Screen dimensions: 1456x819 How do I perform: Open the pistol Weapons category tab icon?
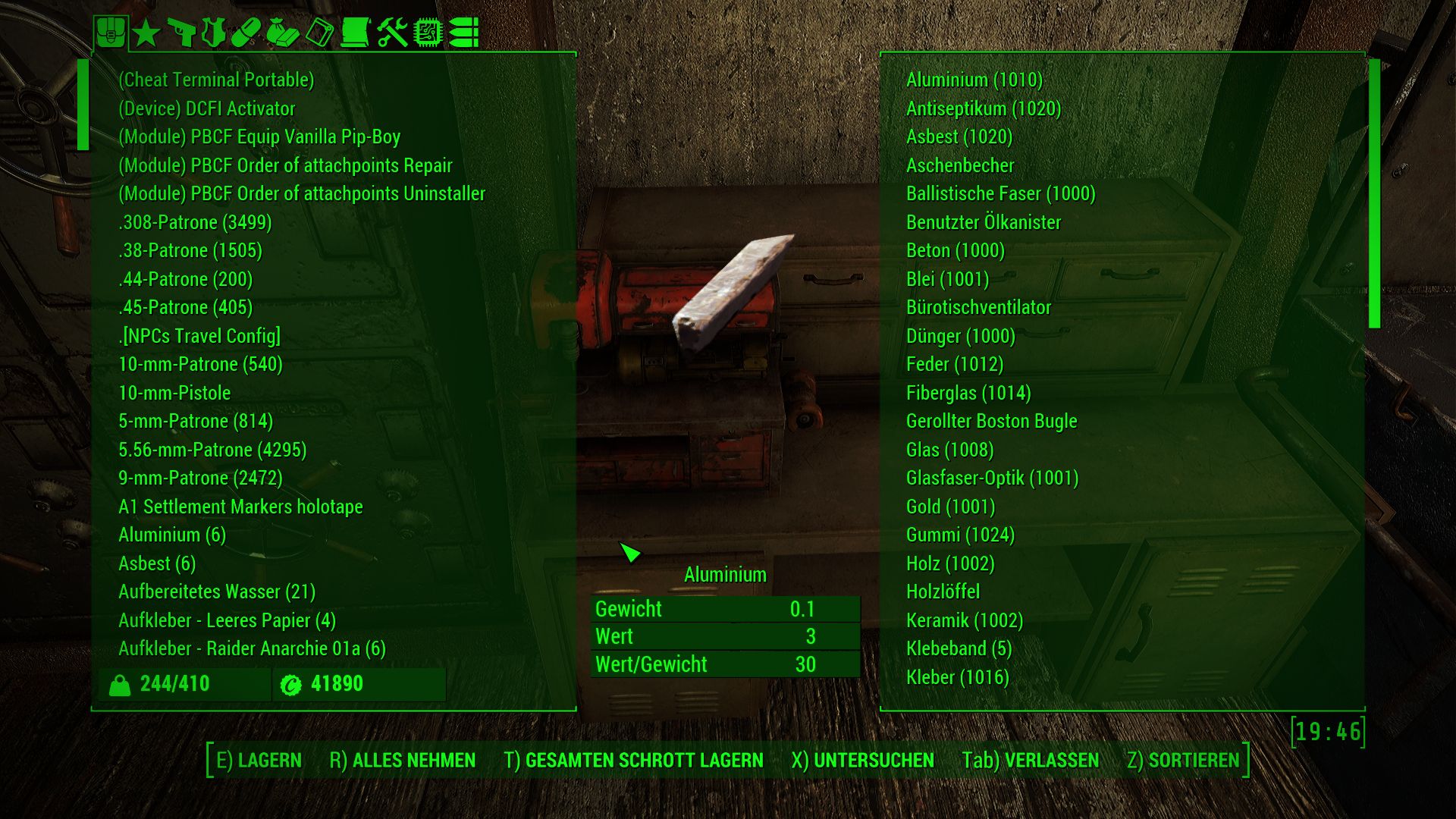(181, 33)
